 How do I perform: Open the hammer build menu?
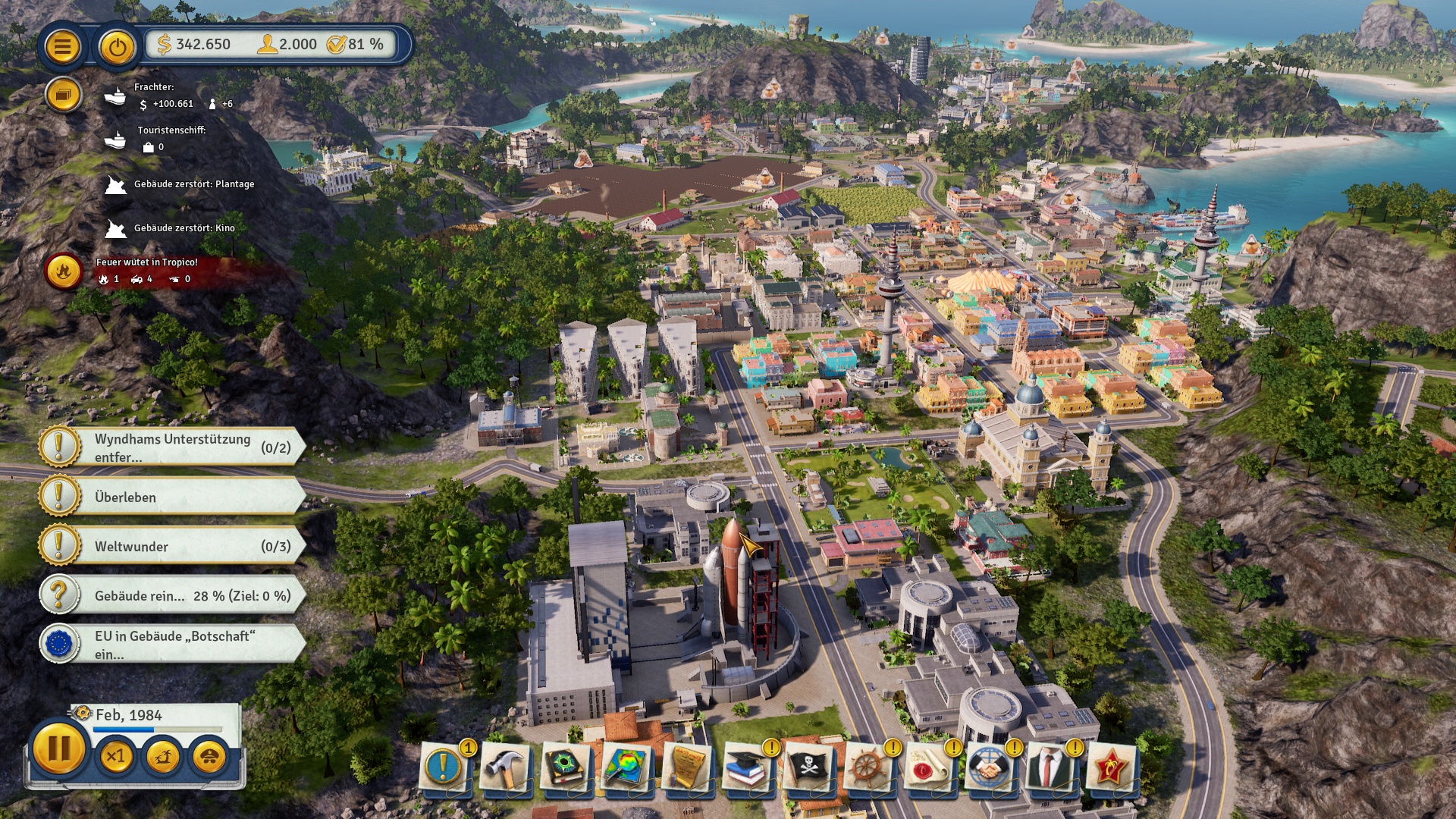click(x=504, y=768)
